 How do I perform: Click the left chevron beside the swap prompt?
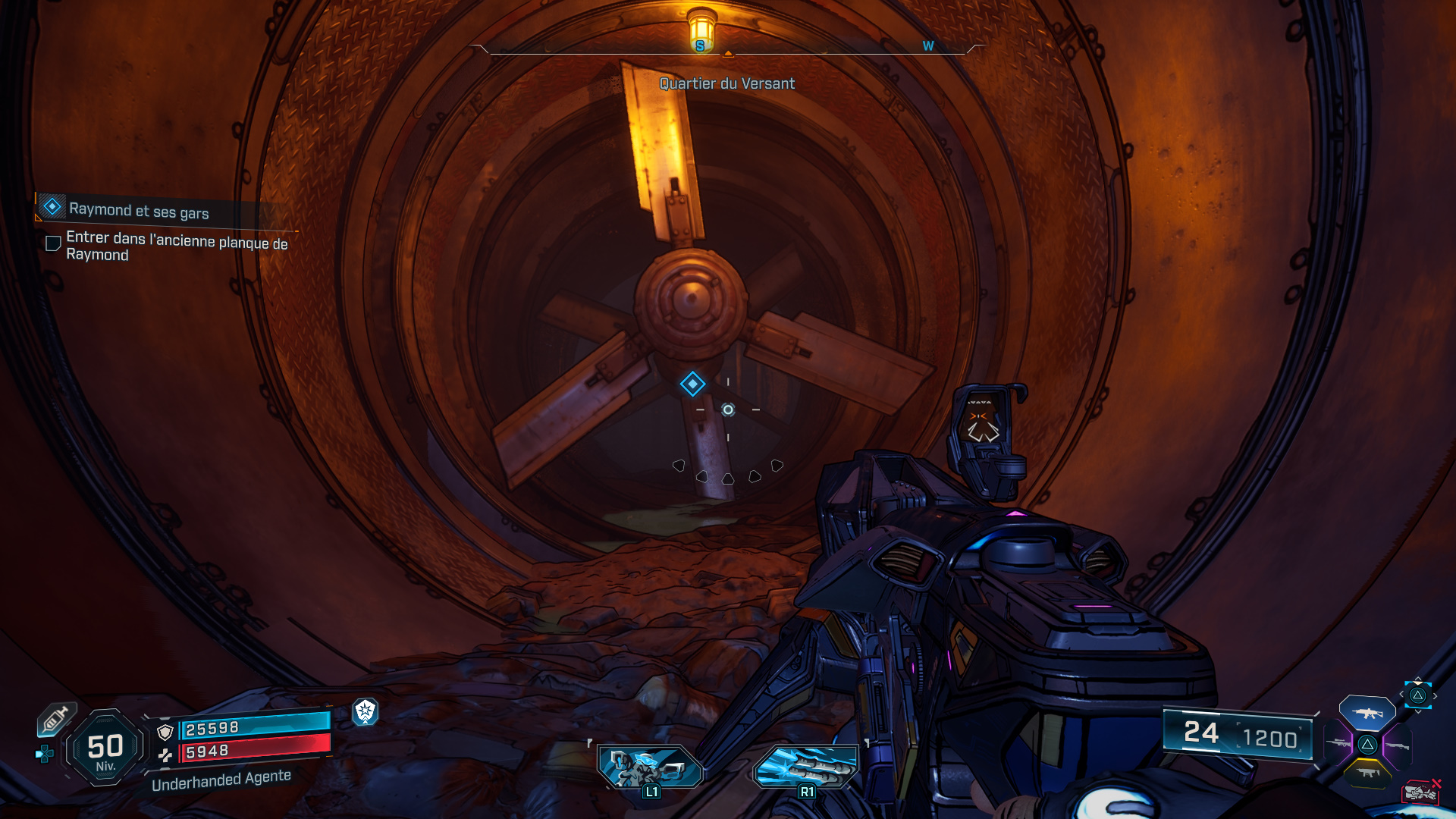1401,695
